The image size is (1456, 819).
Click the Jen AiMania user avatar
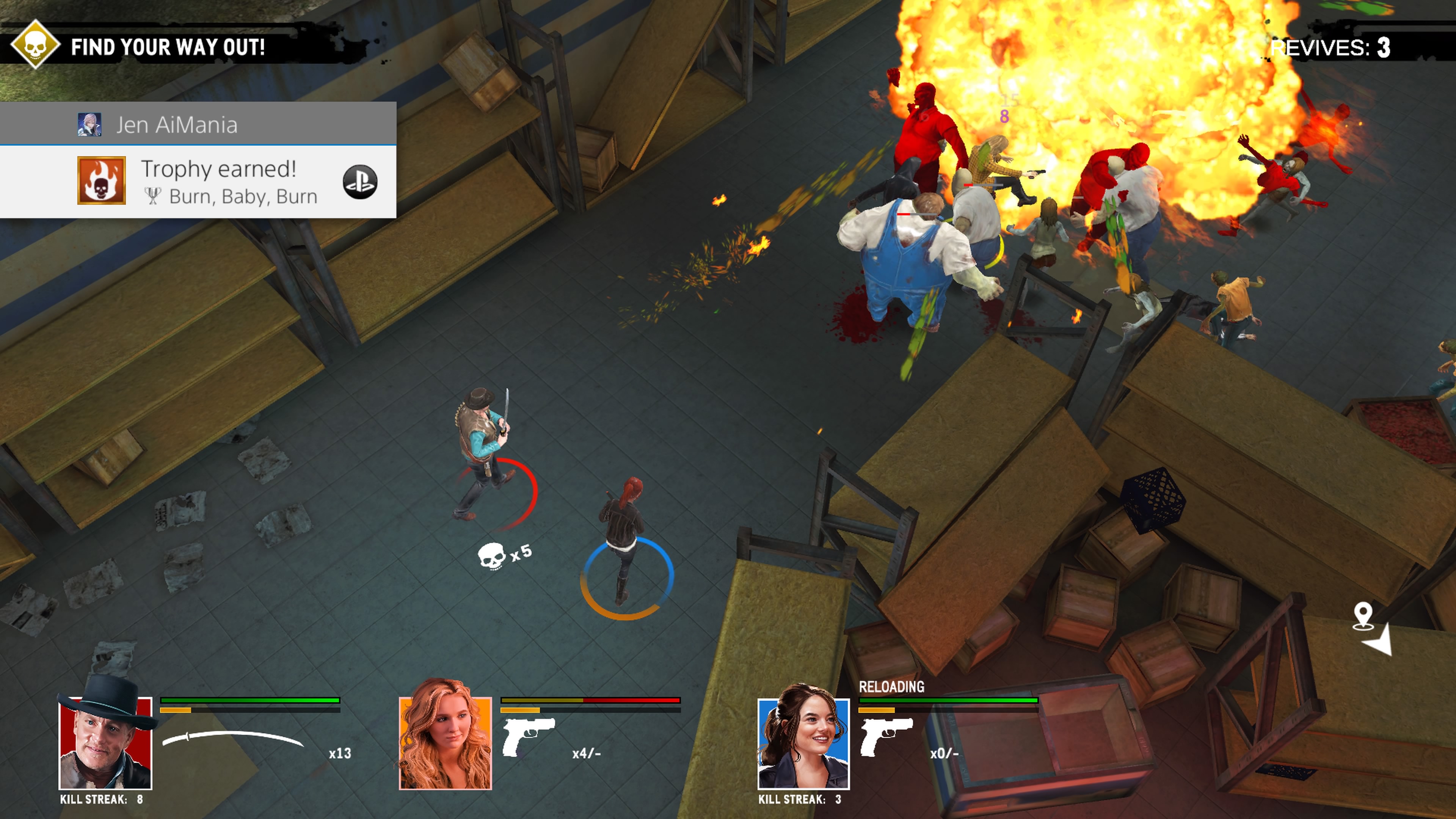[x=89, y=124]
